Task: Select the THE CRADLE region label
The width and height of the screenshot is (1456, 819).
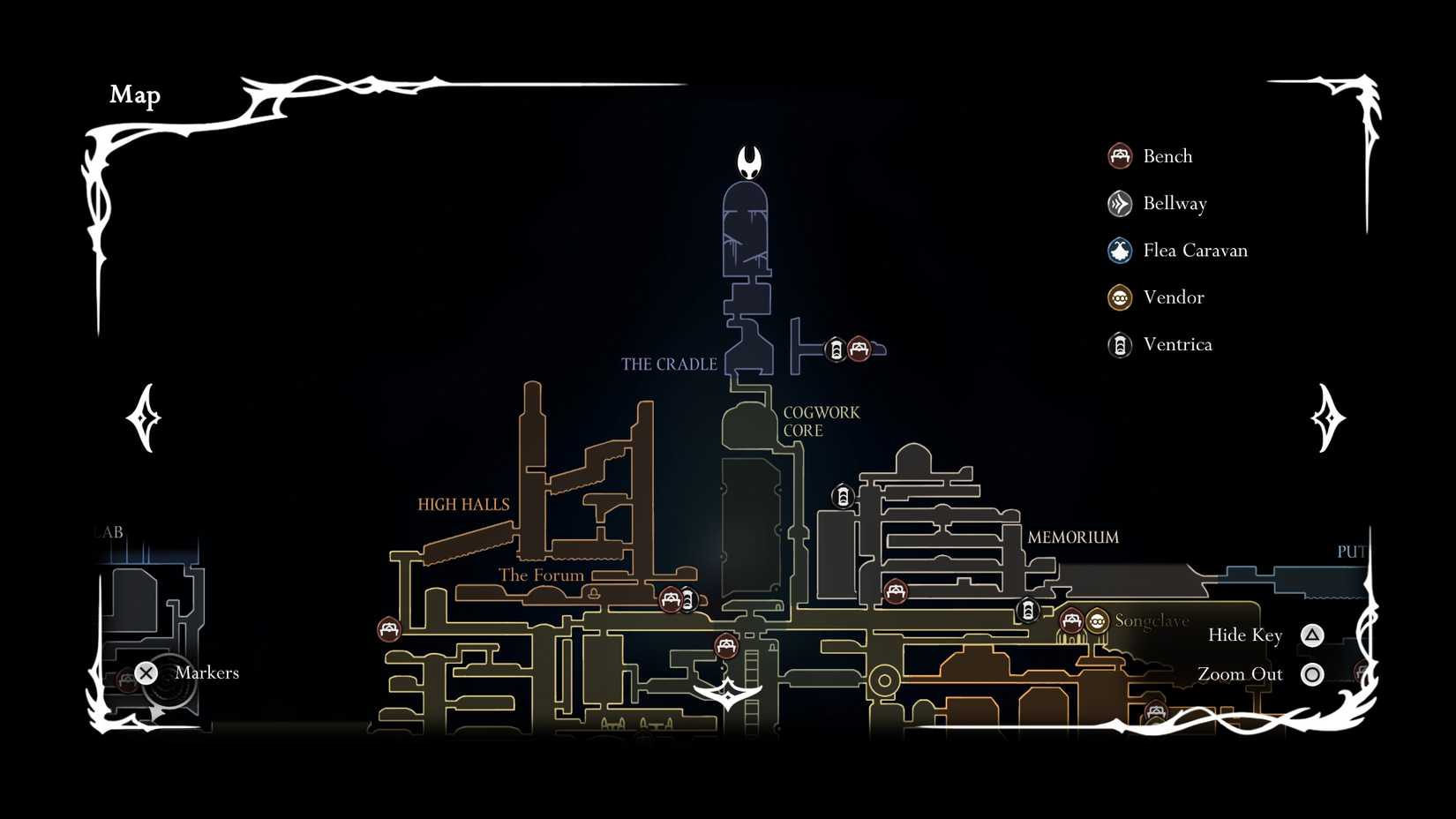Action: coord(669,364)
